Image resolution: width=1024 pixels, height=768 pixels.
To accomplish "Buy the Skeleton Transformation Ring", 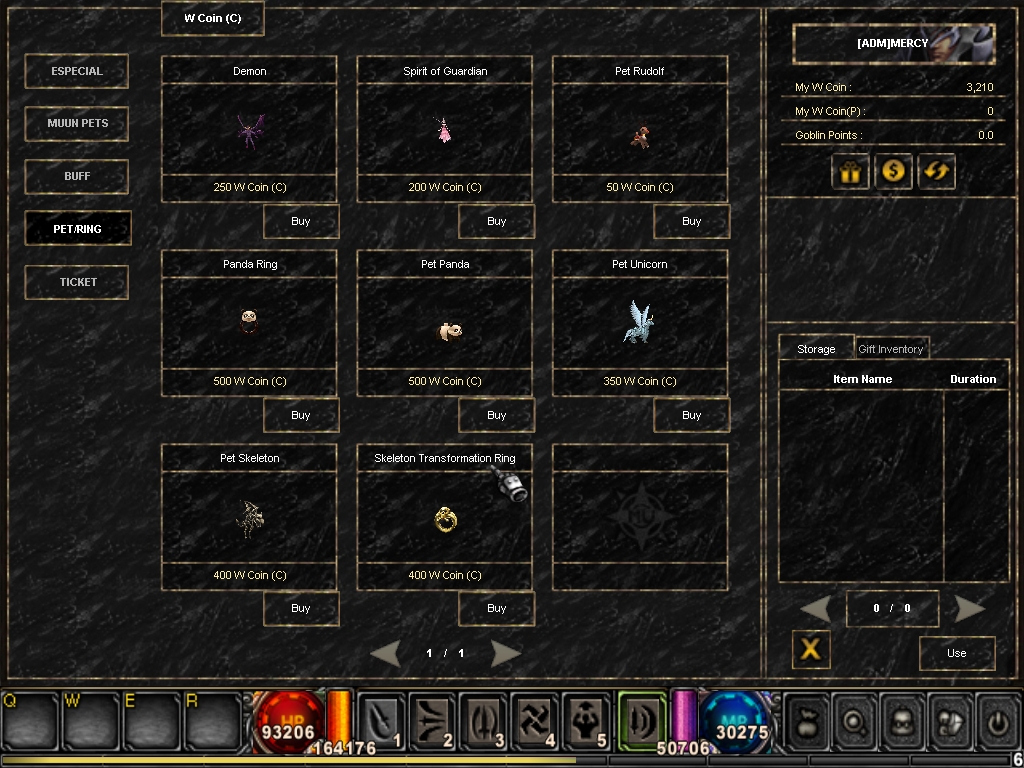I will pos(496,608).
